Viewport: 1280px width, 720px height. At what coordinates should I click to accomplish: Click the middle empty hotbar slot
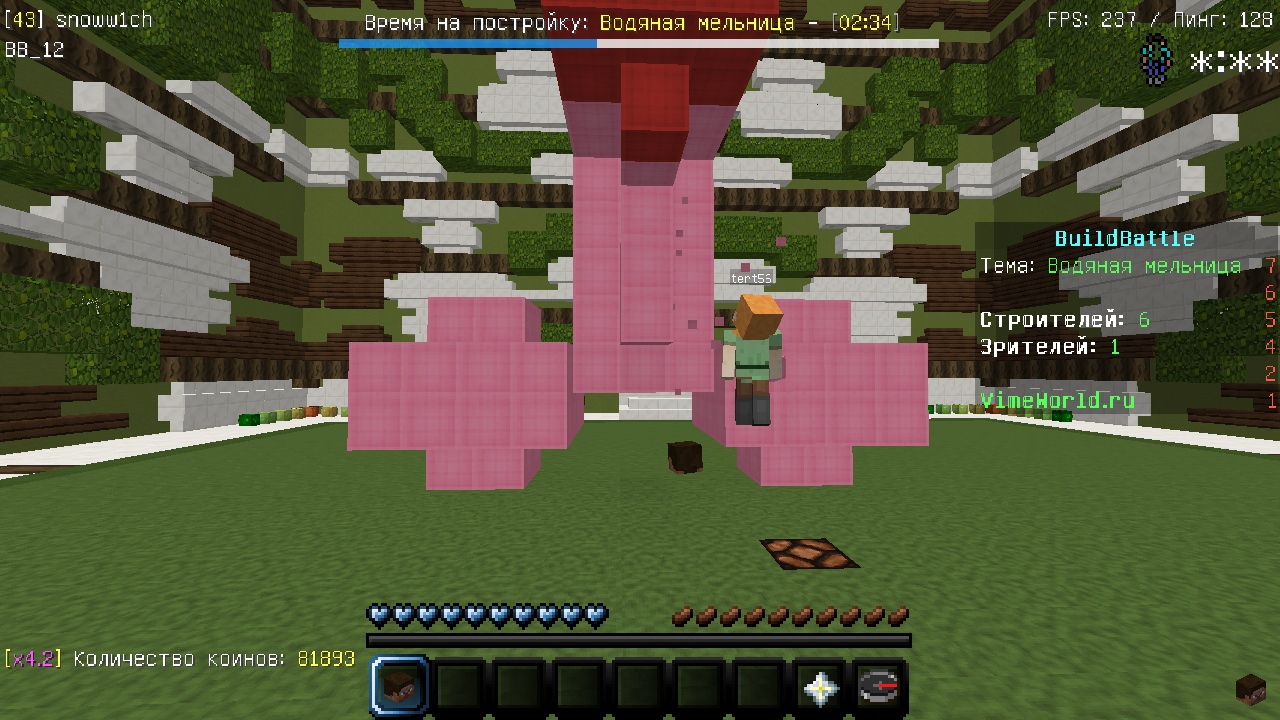pyautogui.click(x=633, y=685)
